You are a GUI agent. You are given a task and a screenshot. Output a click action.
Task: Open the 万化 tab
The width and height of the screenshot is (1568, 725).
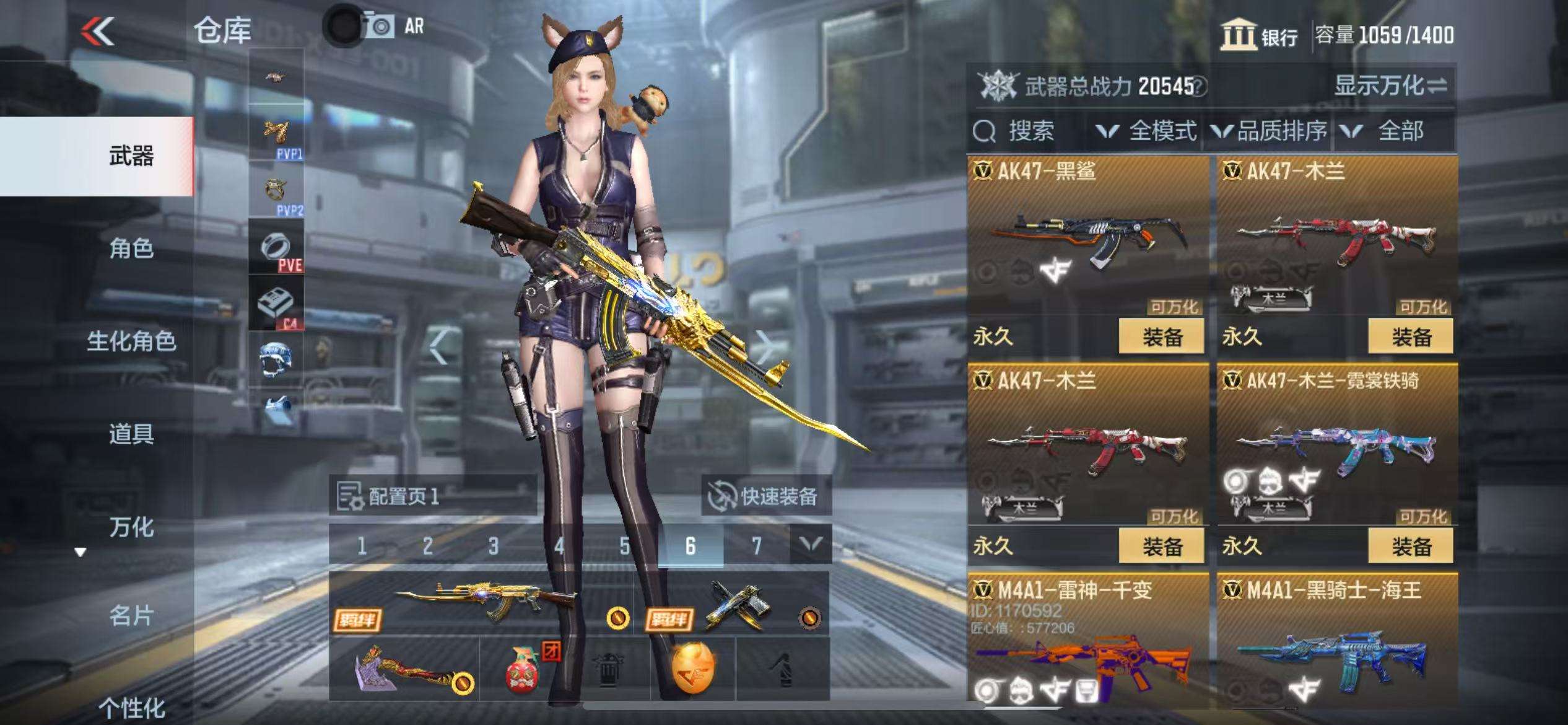(x=131, y=527)
